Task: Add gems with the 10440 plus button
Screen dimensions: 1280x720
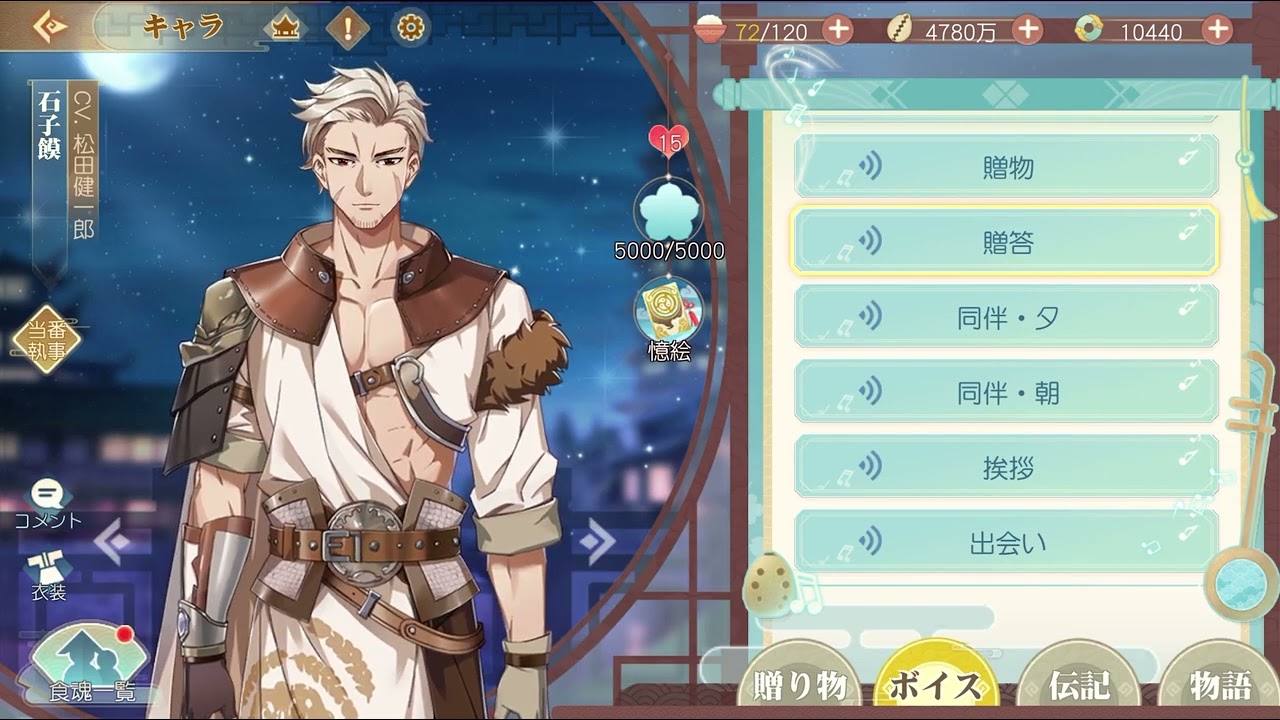Action: coord(1217,30)
